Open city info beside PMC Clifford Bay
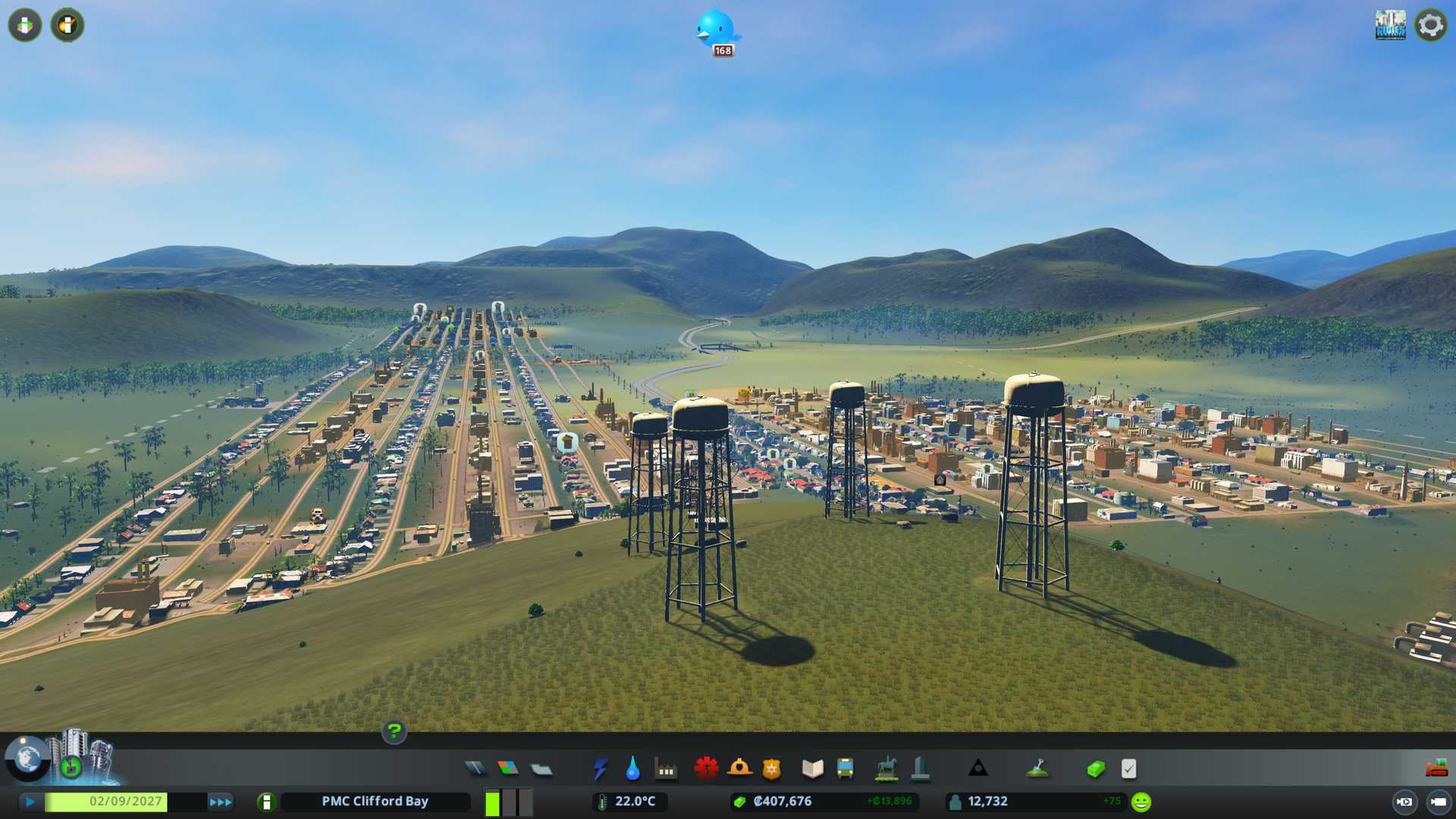The width and height of the screenshot is (1456, 819). coord(266,802)
